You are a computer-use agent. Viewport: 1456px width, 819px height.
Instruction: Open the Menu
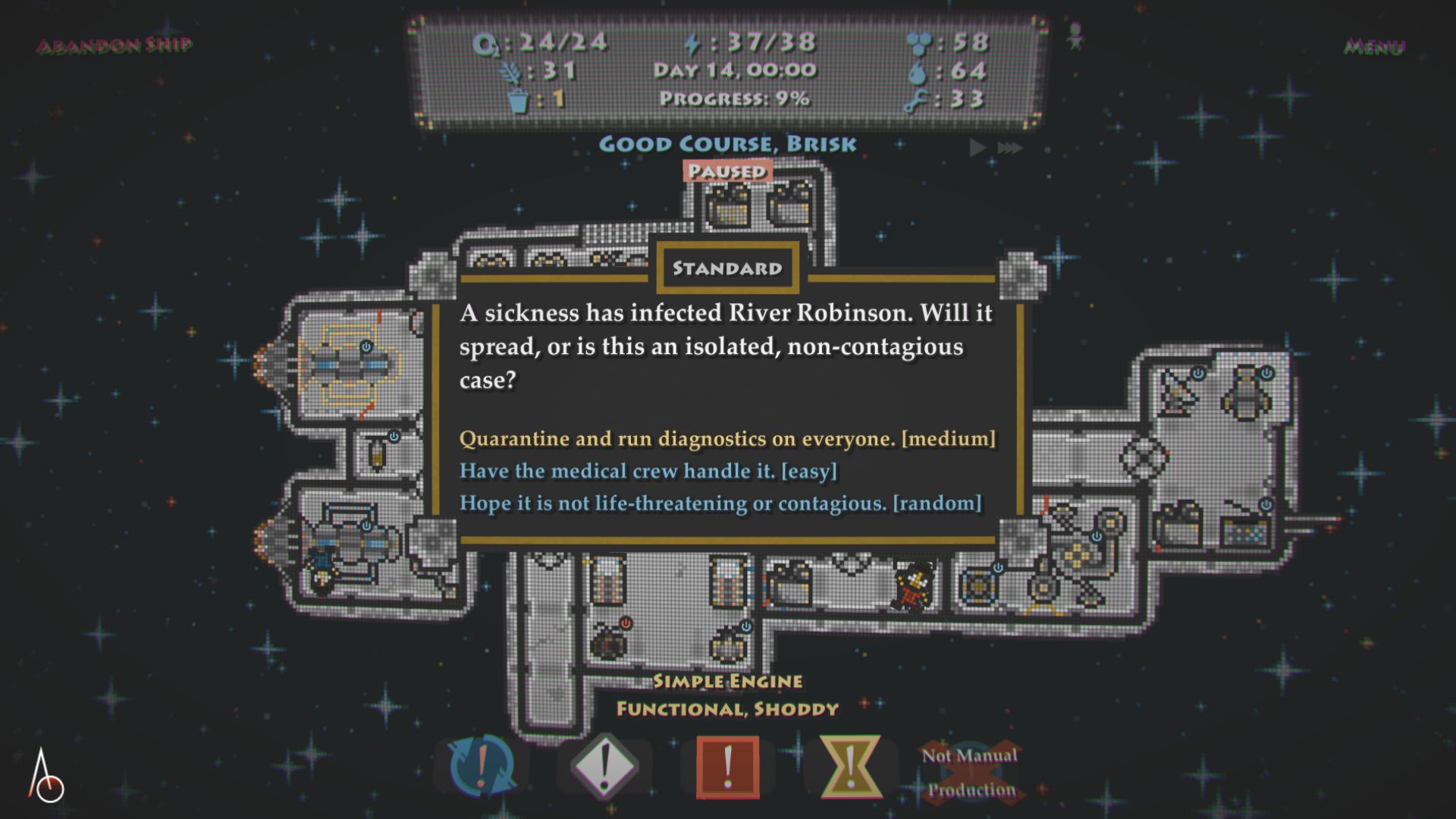click(1373, 47)
